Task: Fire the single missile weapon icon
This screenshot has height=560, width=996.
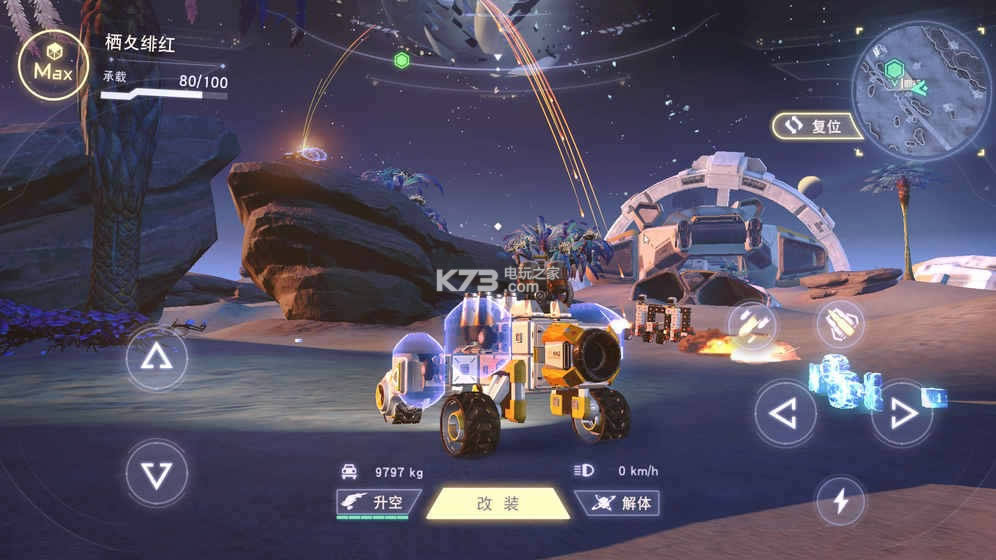Action: (840, 324)
